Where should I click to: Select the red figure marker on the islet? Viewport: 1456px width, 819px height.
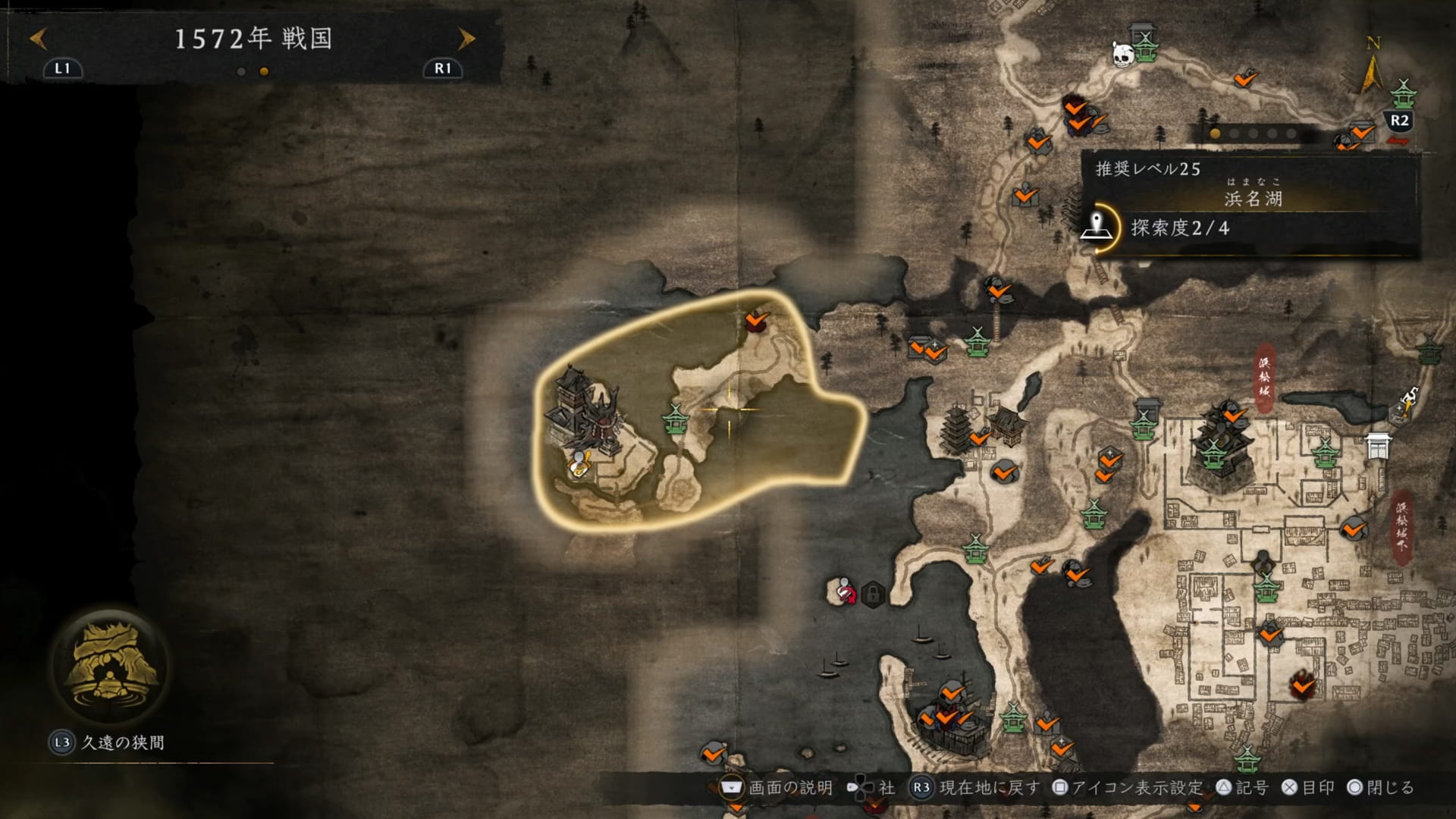coord(844,591)
